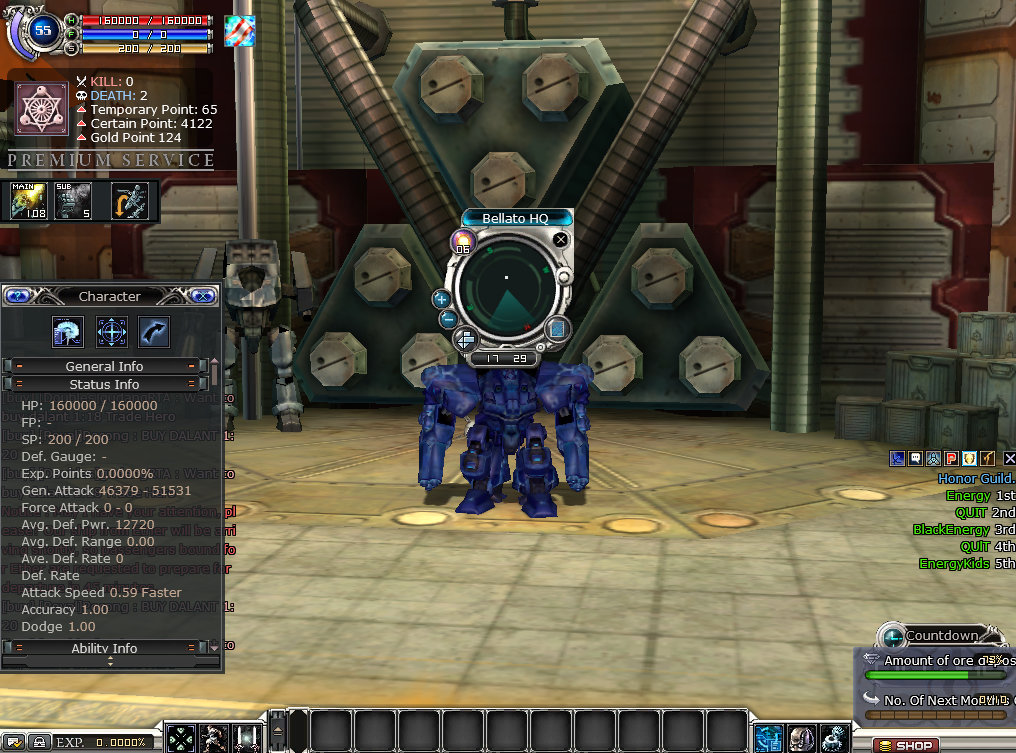Select the curved arrow icon in Character panel
The image size is (1016, 753).
pos(154,332)
